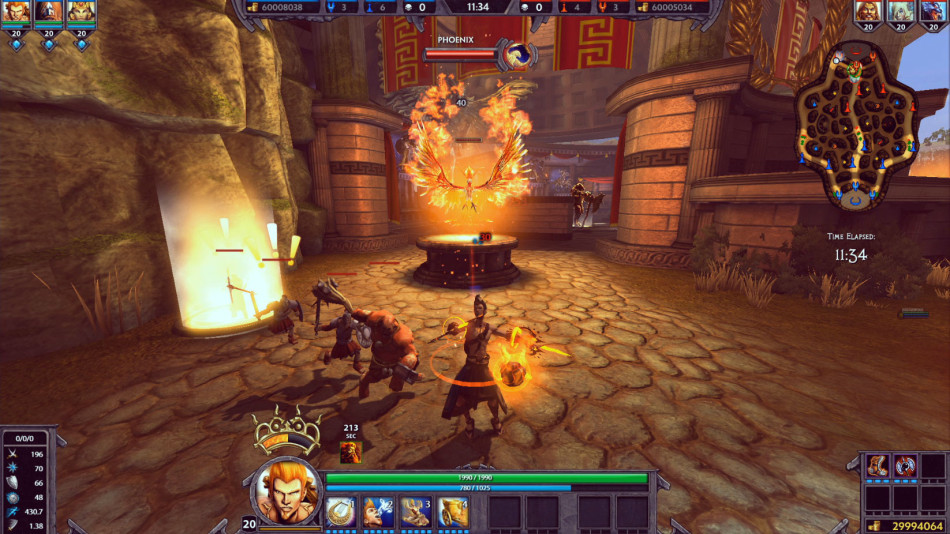
Task: Select the boots item in the inventory
Action: [x=878, y=466]
